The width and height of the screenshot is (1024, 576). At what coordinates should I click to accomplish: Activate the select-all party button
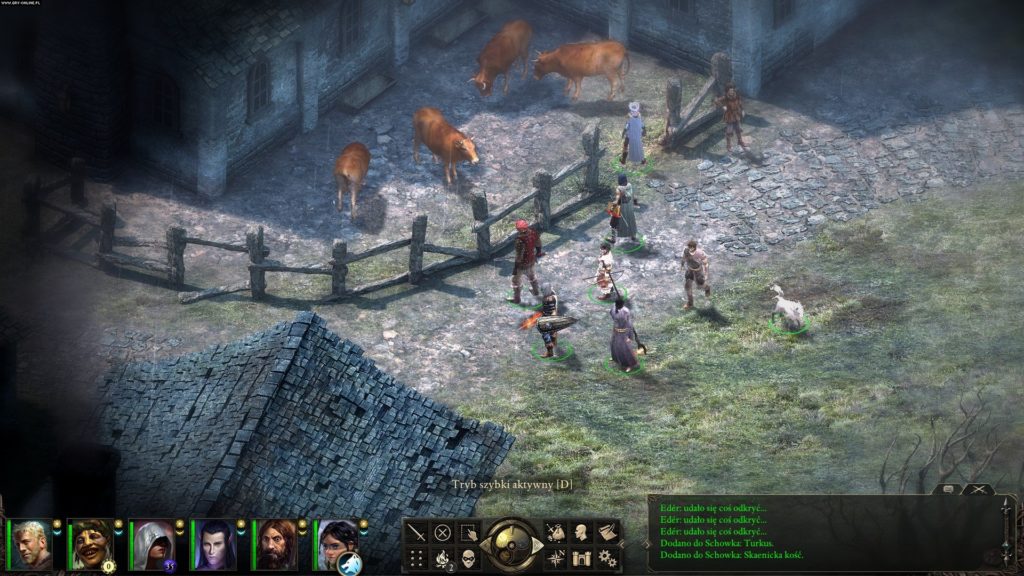pyautogui.click(x=468, y=533)
